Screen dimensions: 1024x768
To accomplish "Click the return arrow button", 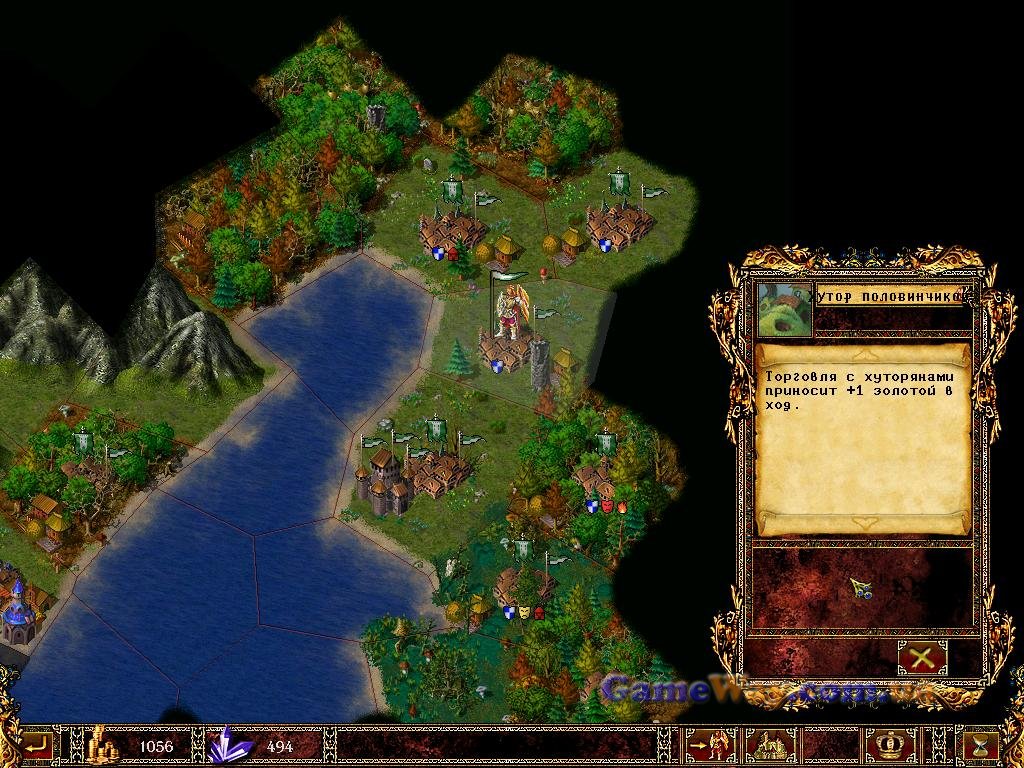I will click(37, 745).
